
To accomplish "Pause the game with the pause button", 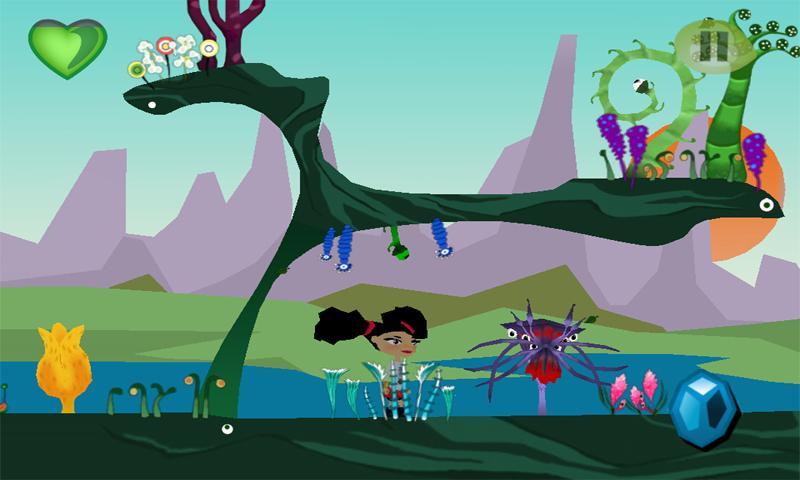I will (x=713, y=43).
